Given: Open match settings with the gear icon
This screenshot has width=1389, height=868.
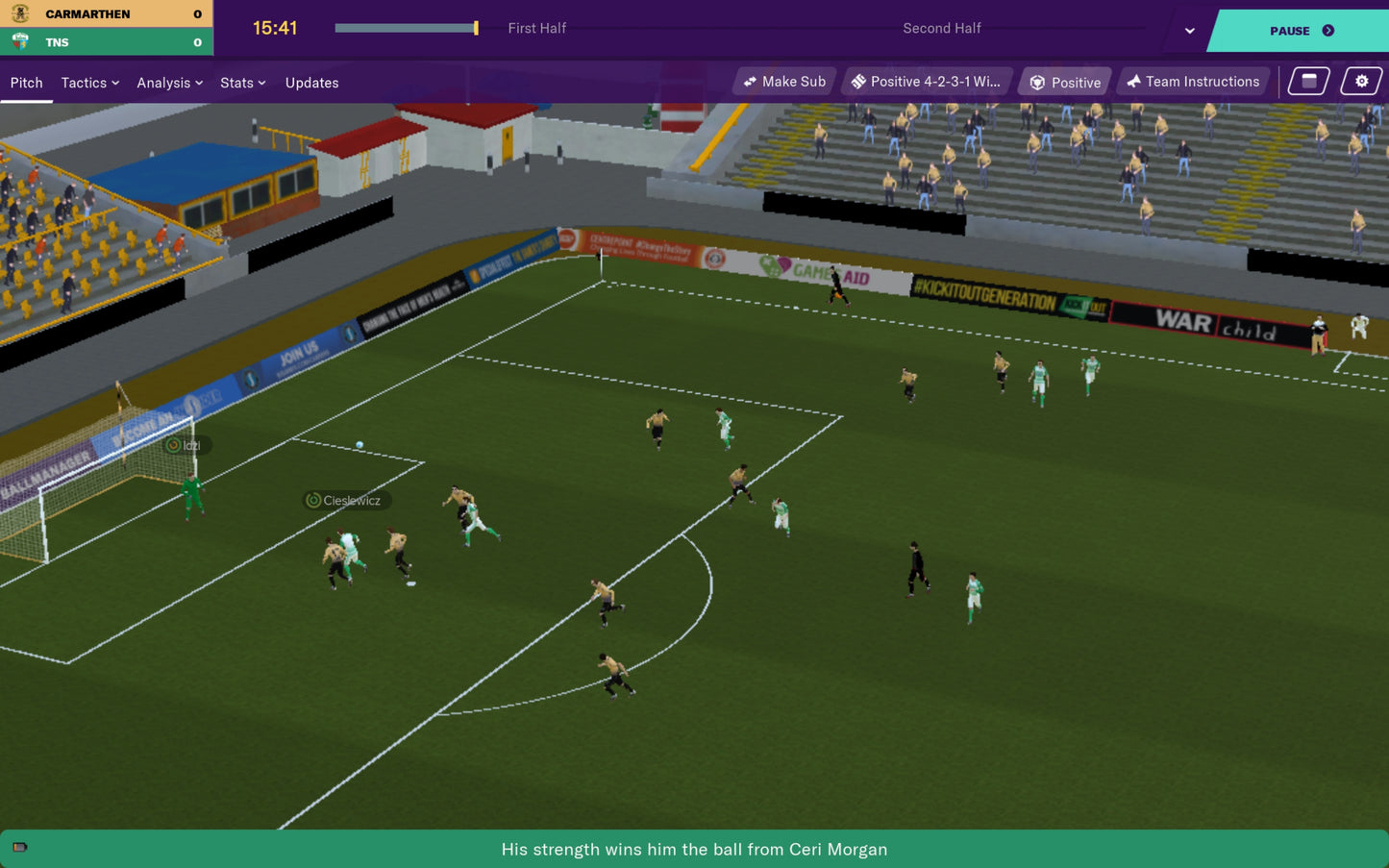Looking at the screenshot, I should click(x=1361, y=81).
